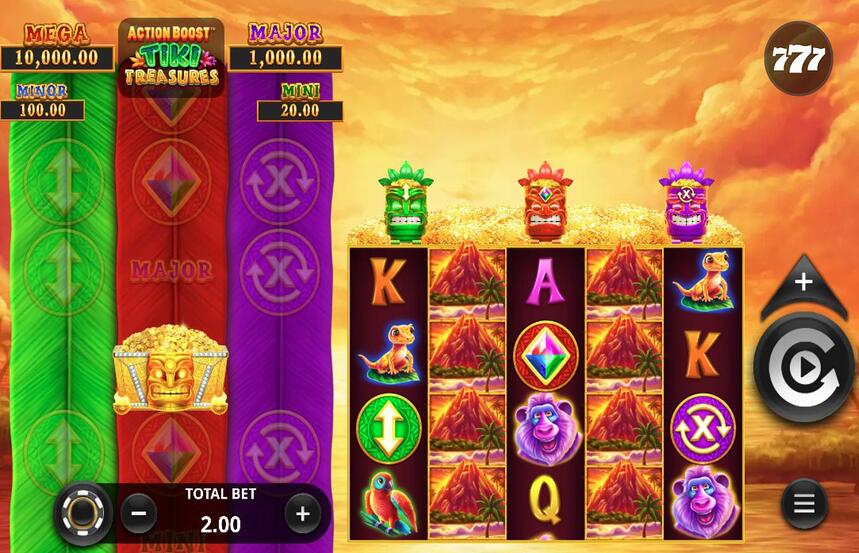This screenshot has height=553, width=859.
Task: Click the poker chip bet icon
Action: [82, 514]
